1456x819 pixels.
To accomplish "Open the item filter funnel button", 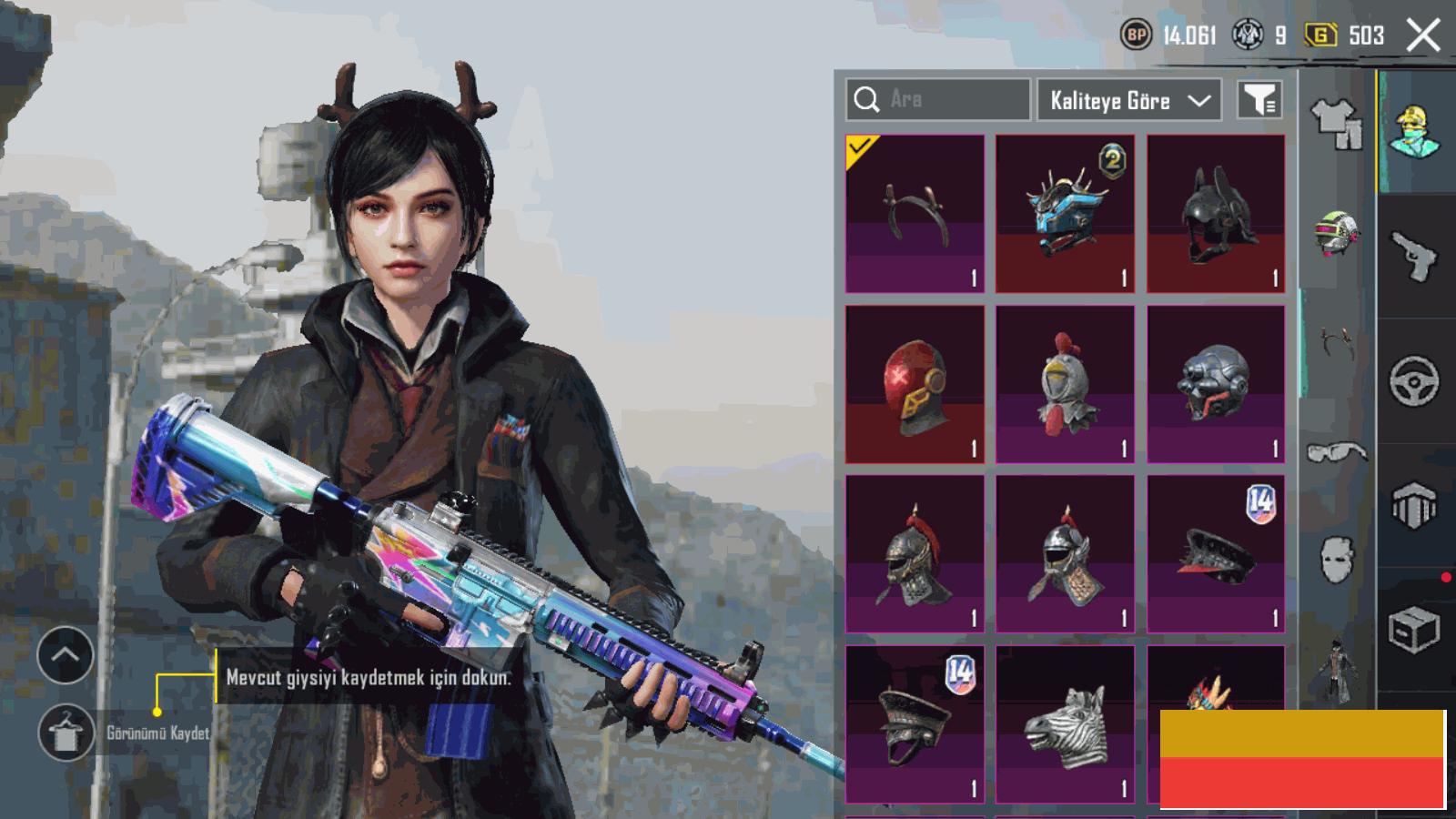I will pyautogui.click(x=1260, y=100).
